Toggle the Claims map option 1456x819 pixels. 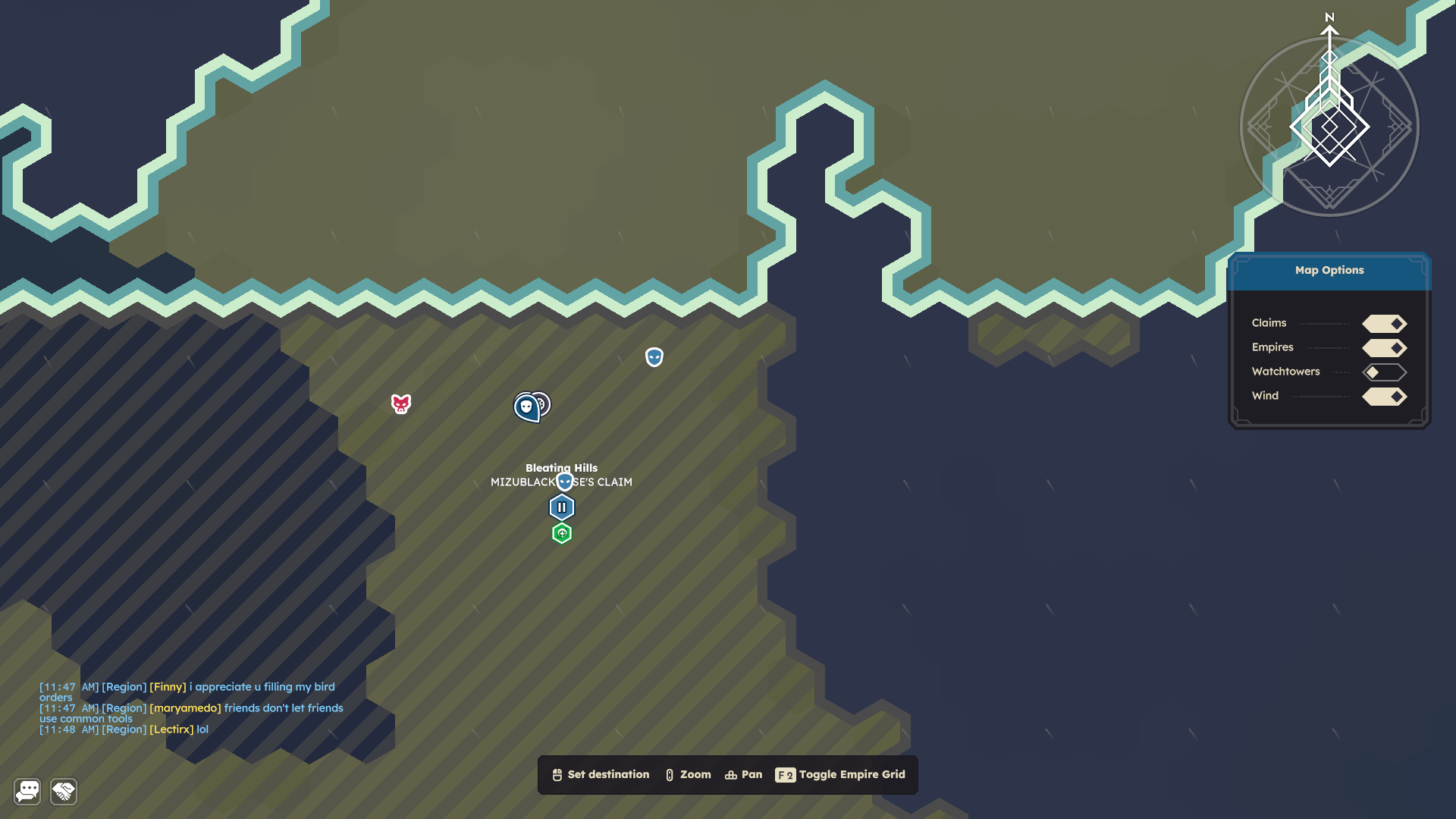click(1384, 324)
